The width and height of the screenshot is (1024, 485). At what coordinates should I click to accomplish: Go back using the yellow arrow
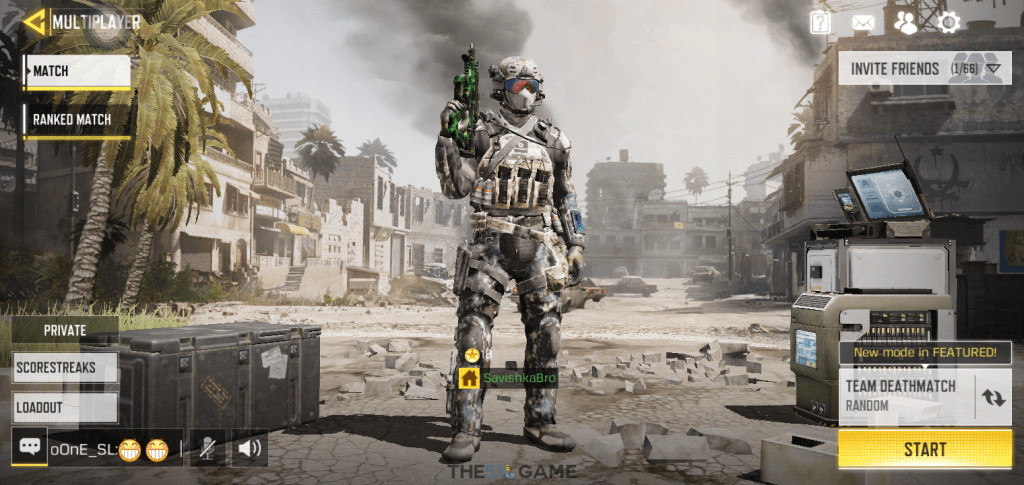35,21
